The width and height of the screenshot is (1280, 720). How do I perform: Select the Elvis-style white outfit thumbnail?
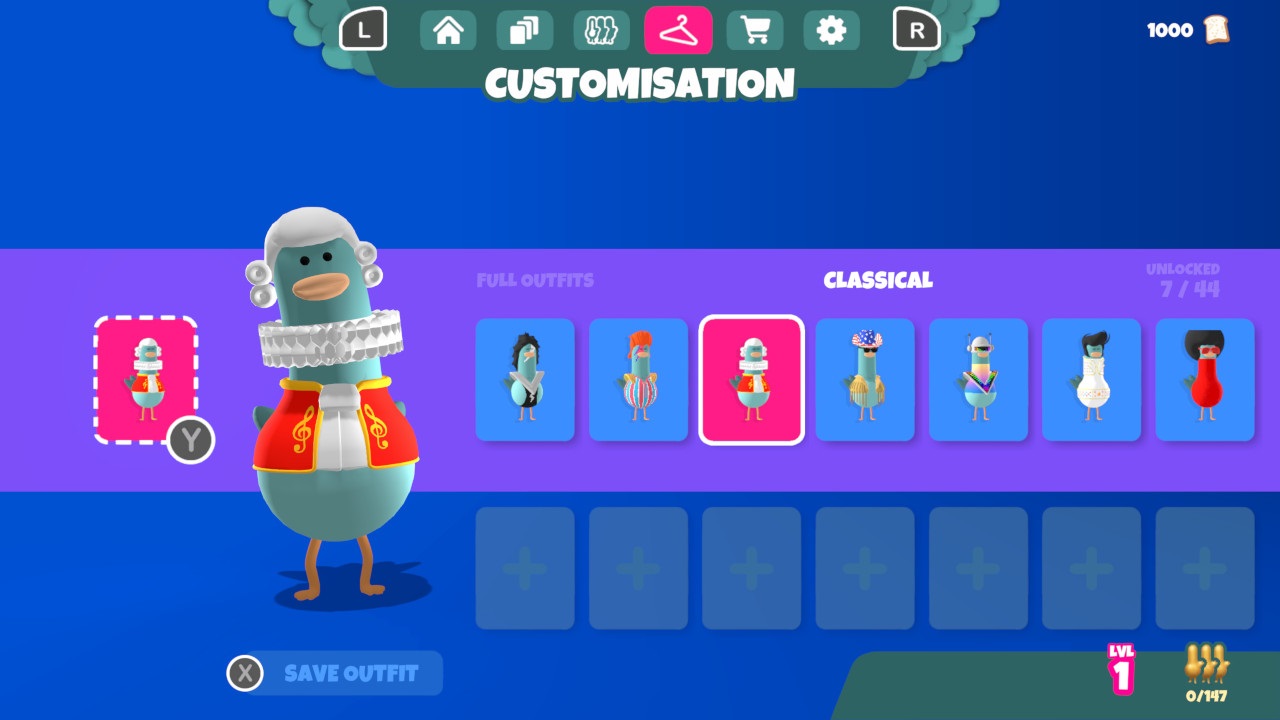(1091, 380)
